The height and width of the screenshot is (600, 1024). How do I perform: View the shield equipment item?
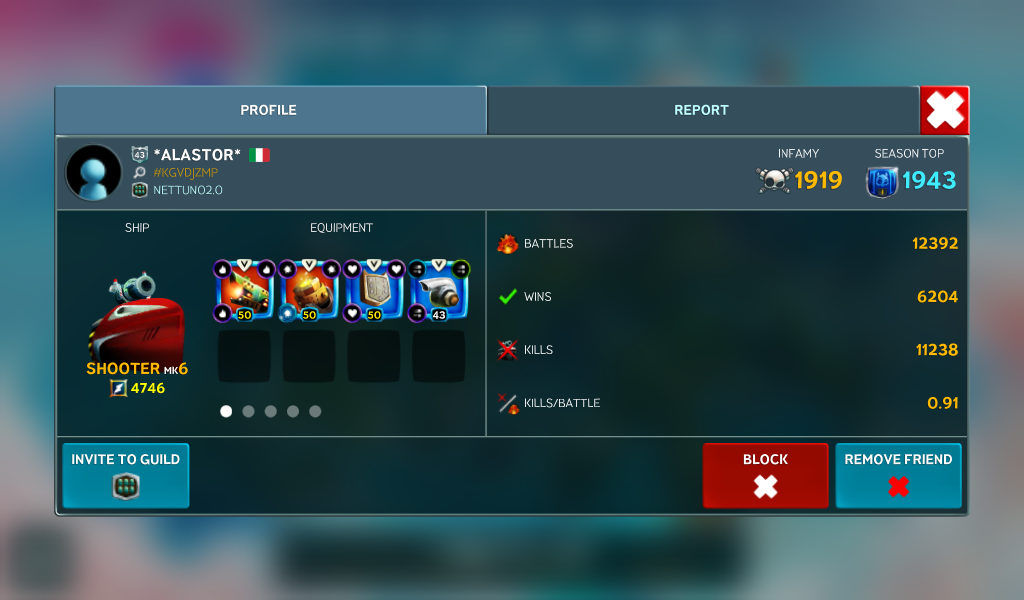[373, 292]
